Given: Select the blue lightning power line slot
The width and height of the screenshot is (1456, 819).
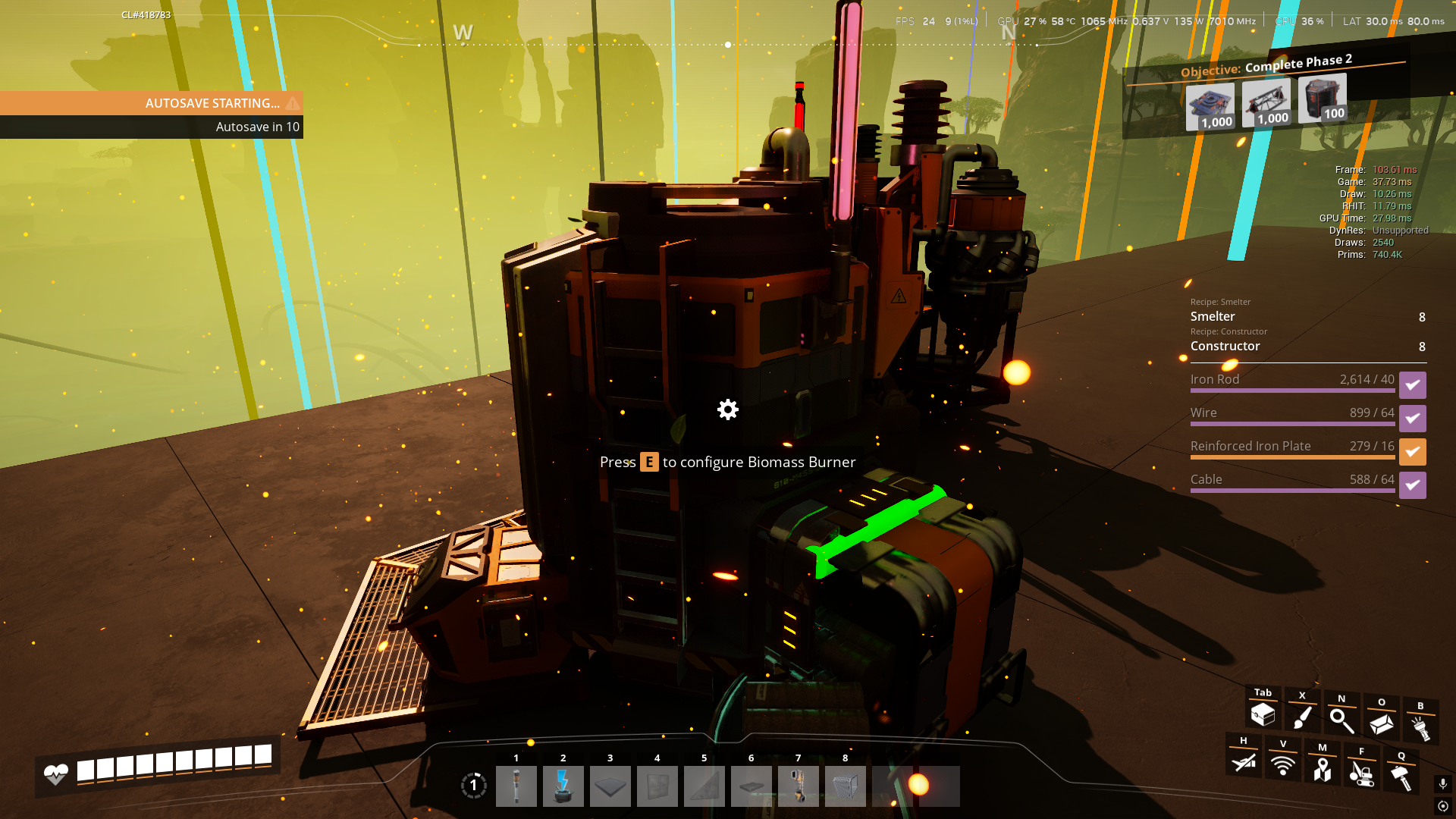Looking at the screenshot, I should coord(563,786).
